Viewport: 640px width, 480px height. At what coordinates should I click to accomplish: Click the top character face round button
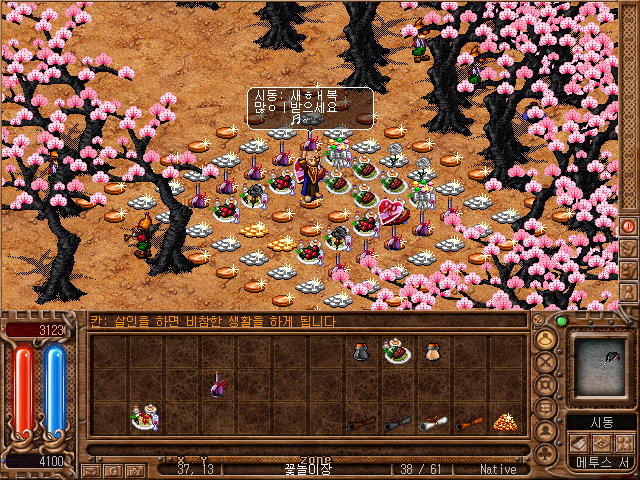tap(547, 340)
